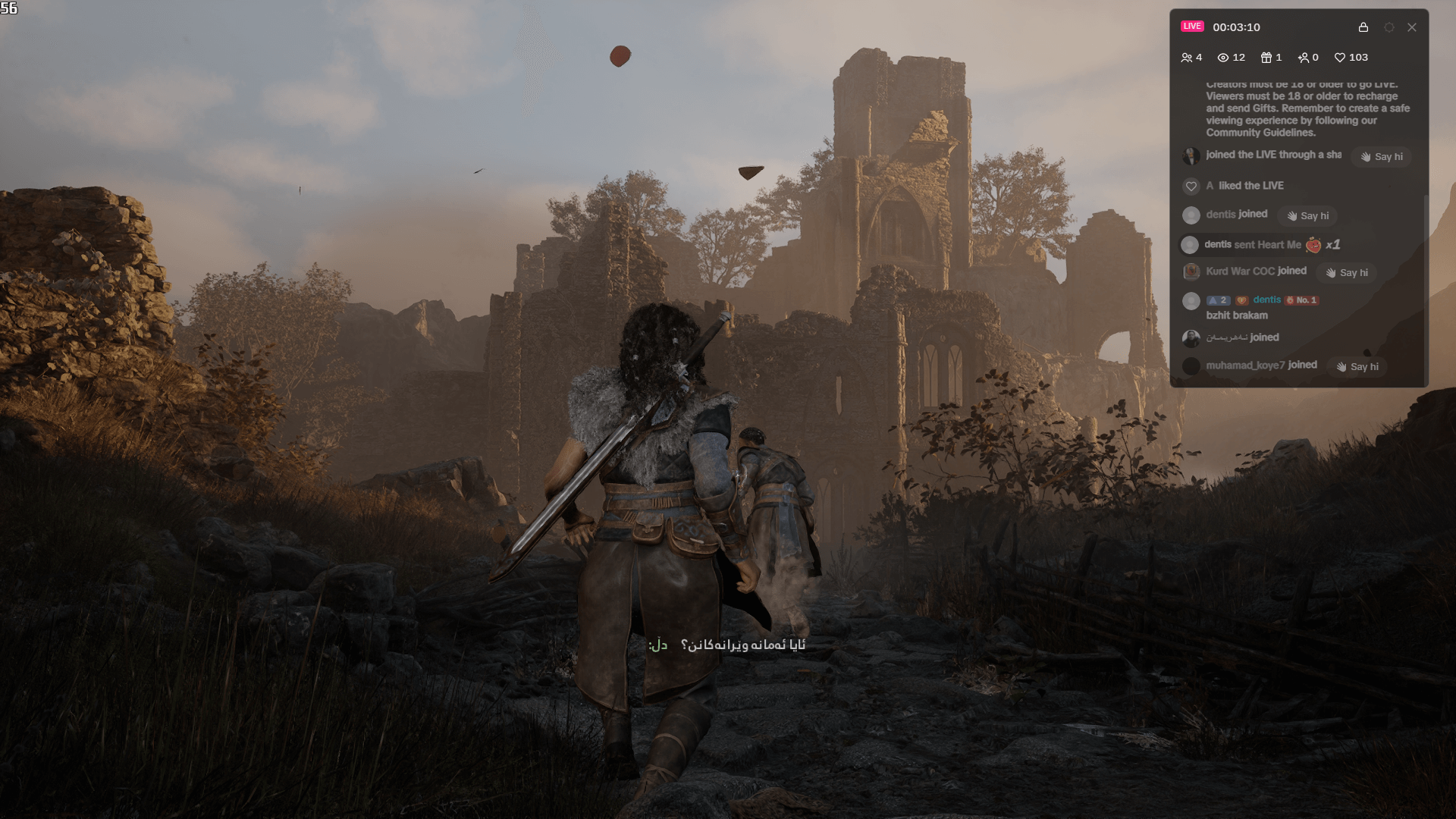Open Kurd War COC's profile avatar

click(1191, 271)
